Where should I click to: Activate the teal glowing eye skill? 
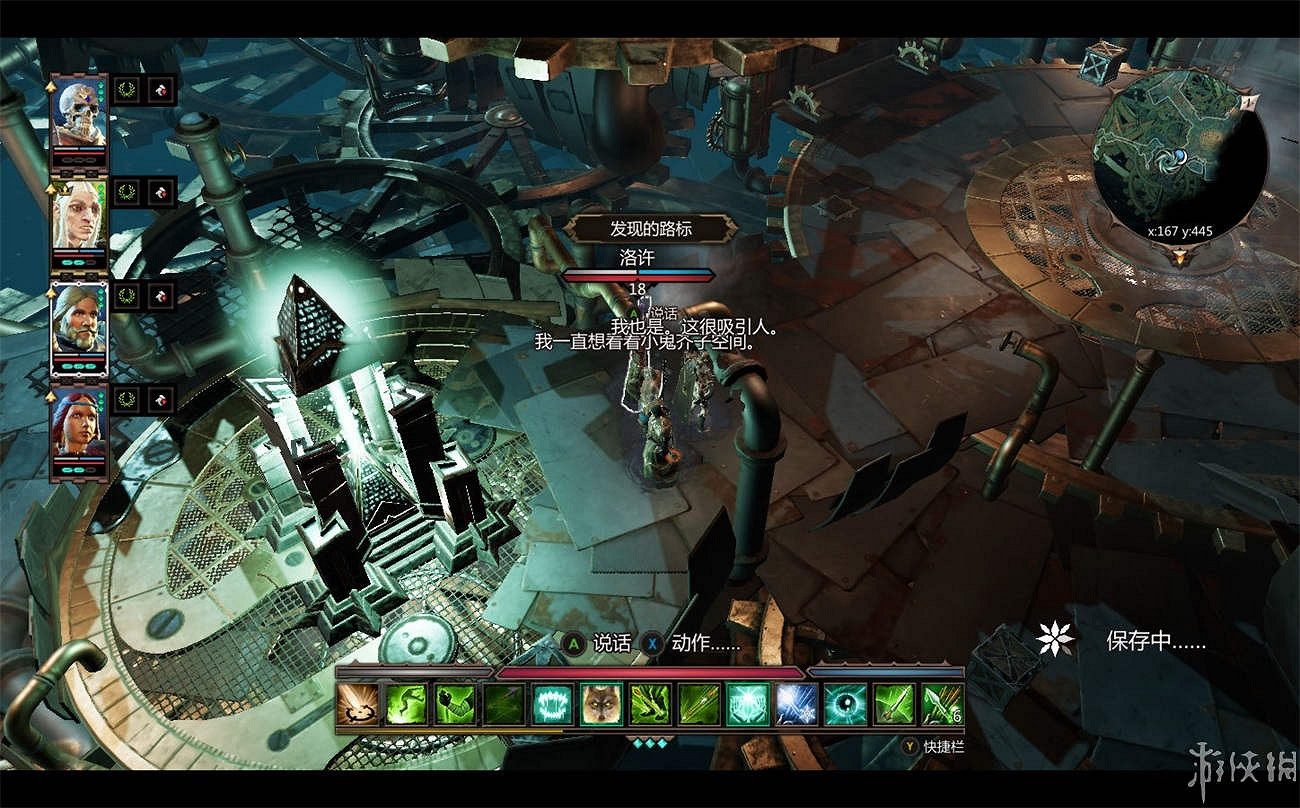pyautogui.click(x=846, y=704)
